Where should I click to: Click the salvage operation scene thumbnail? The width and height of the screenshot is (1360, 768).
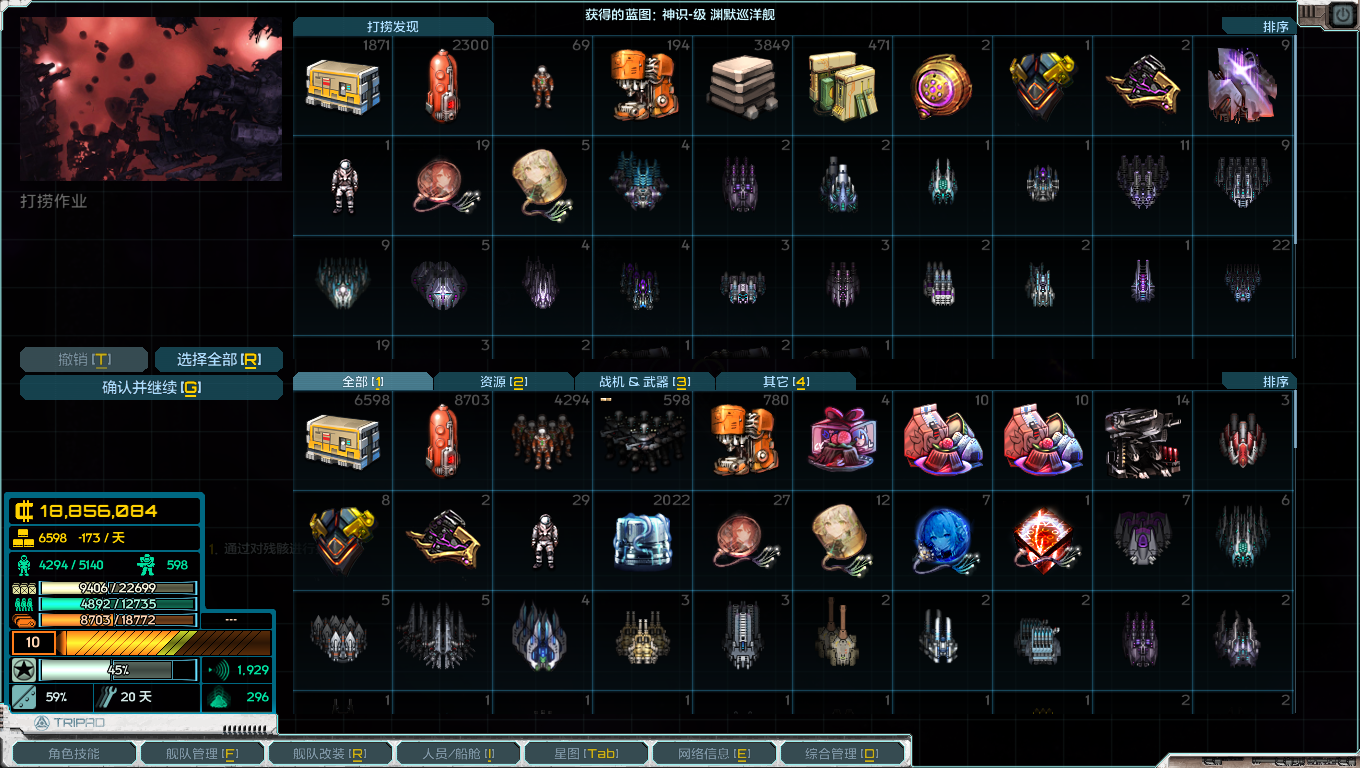[150, 97]
